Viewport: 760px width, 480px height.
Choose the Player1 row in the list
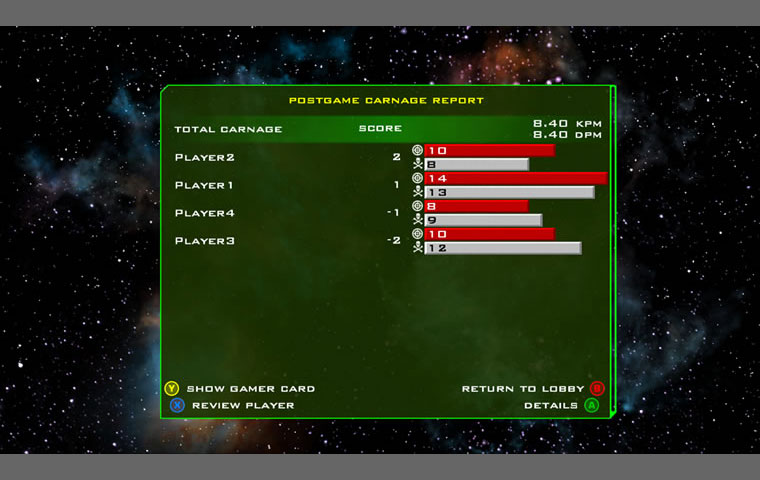pos(205,185)
